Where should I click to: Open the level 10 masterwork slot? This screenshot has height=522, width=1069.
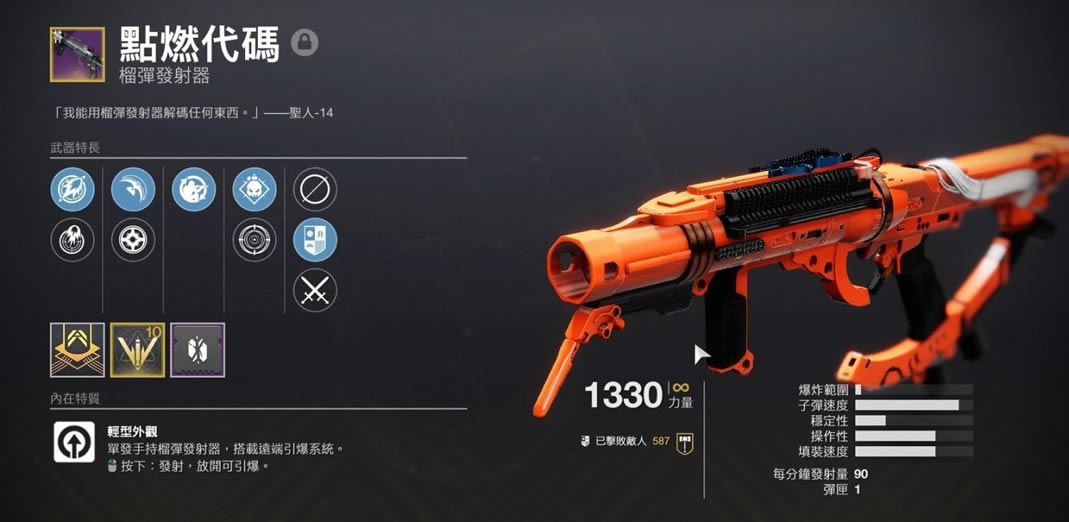(137, 350)
